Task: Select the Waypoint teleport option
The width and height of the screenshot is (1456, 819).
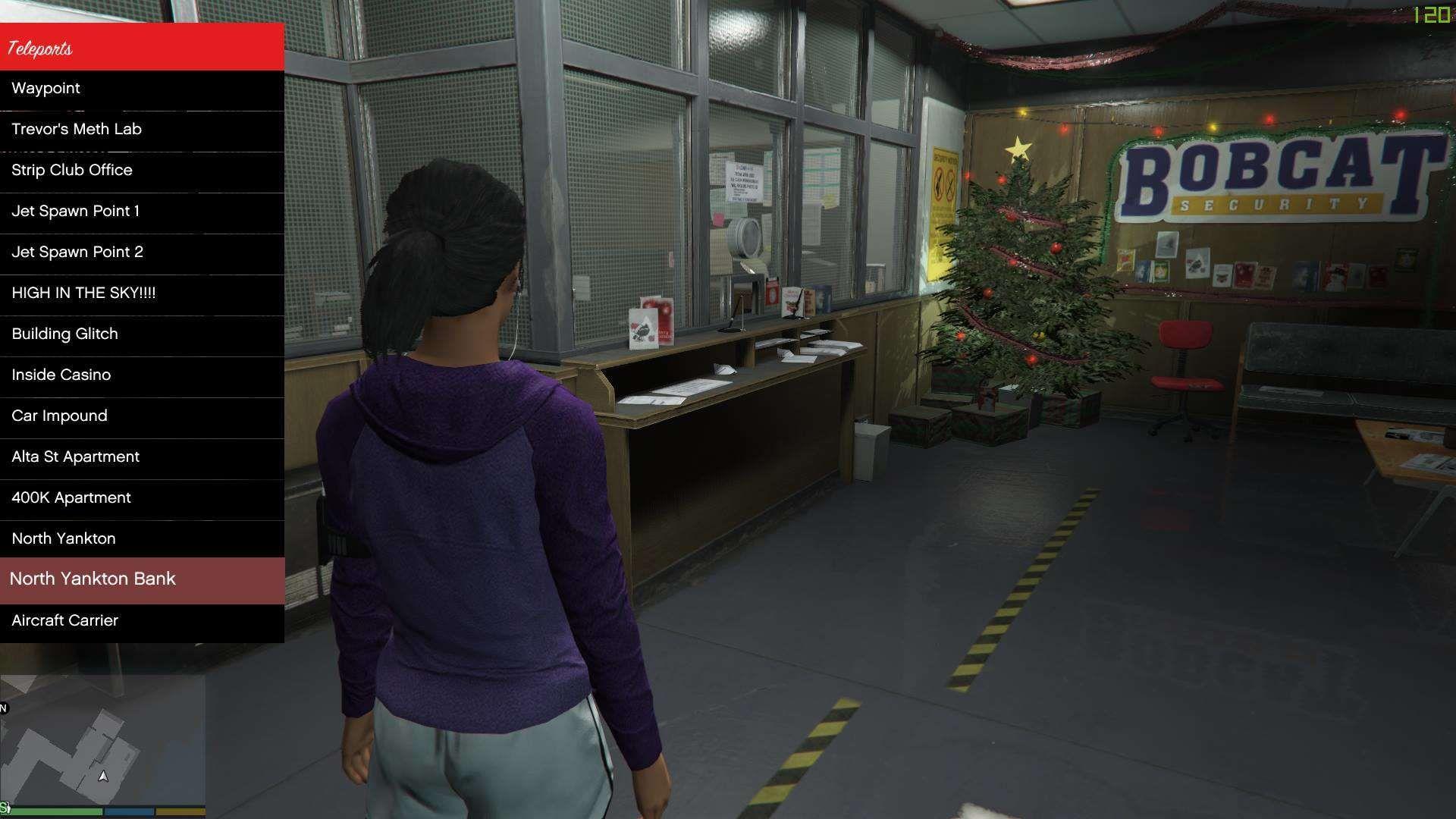Action: click(x=142, y=89)
